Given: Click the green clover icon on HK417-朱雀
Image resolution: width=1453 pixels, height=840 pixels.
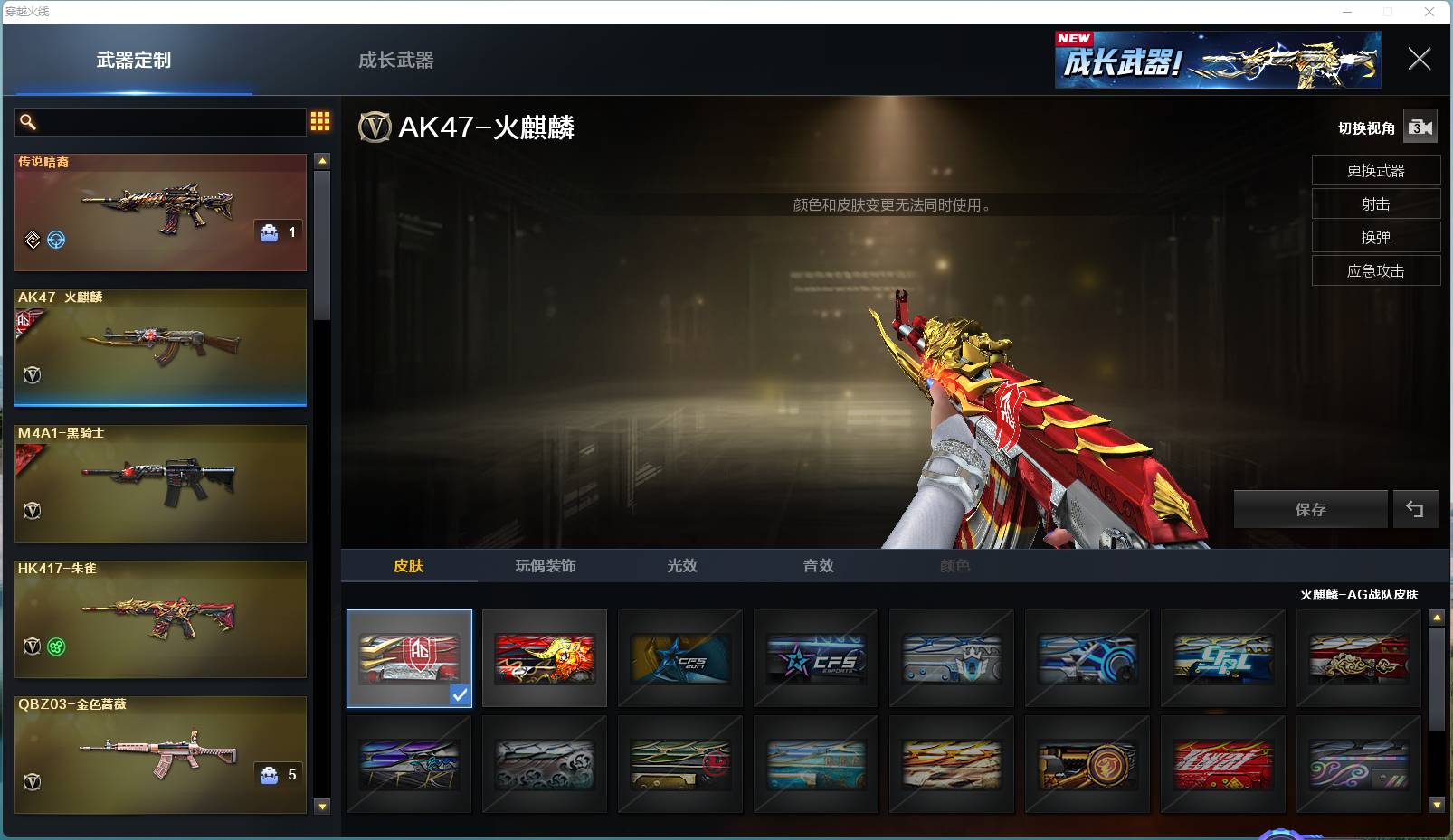Looking at the screenshot, I should click(x=54, y=645).
